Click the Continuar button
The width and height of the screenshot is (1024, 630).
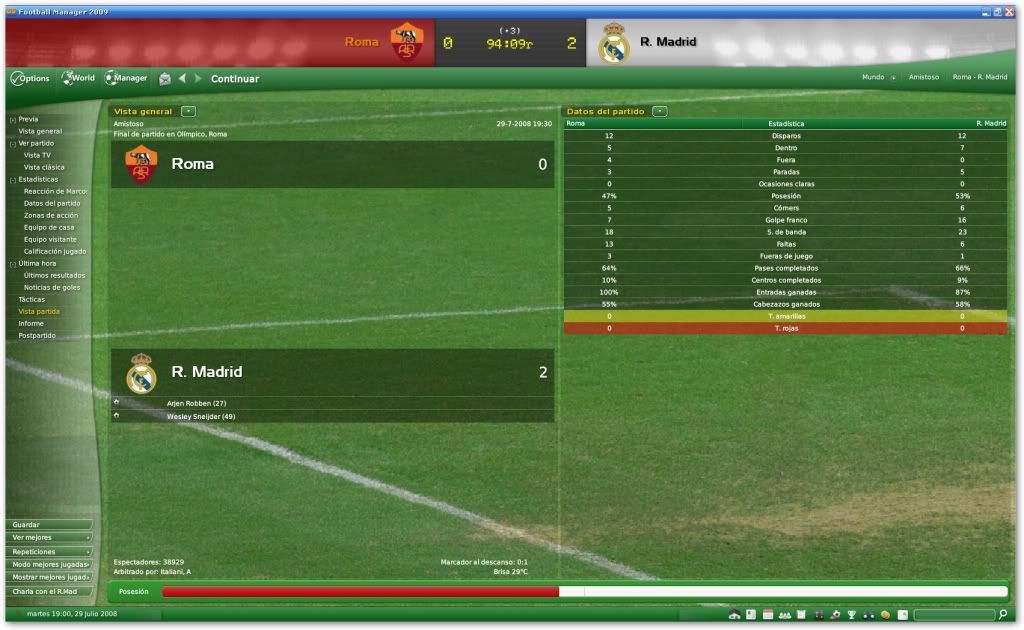pos(234,79)
